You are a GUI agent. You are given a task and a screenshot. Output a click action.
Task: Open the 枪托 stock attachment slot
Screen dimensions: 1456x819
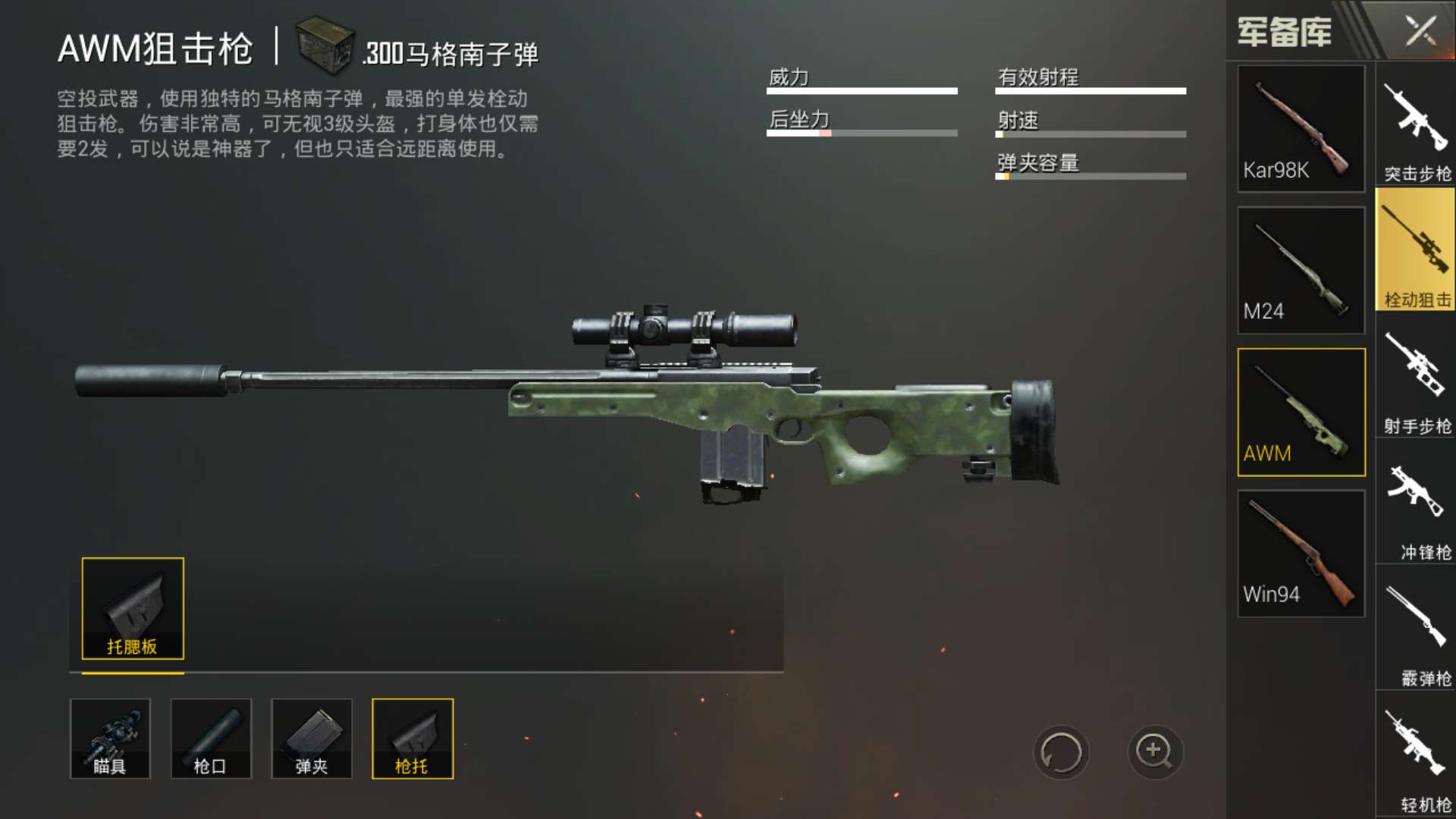413,738
